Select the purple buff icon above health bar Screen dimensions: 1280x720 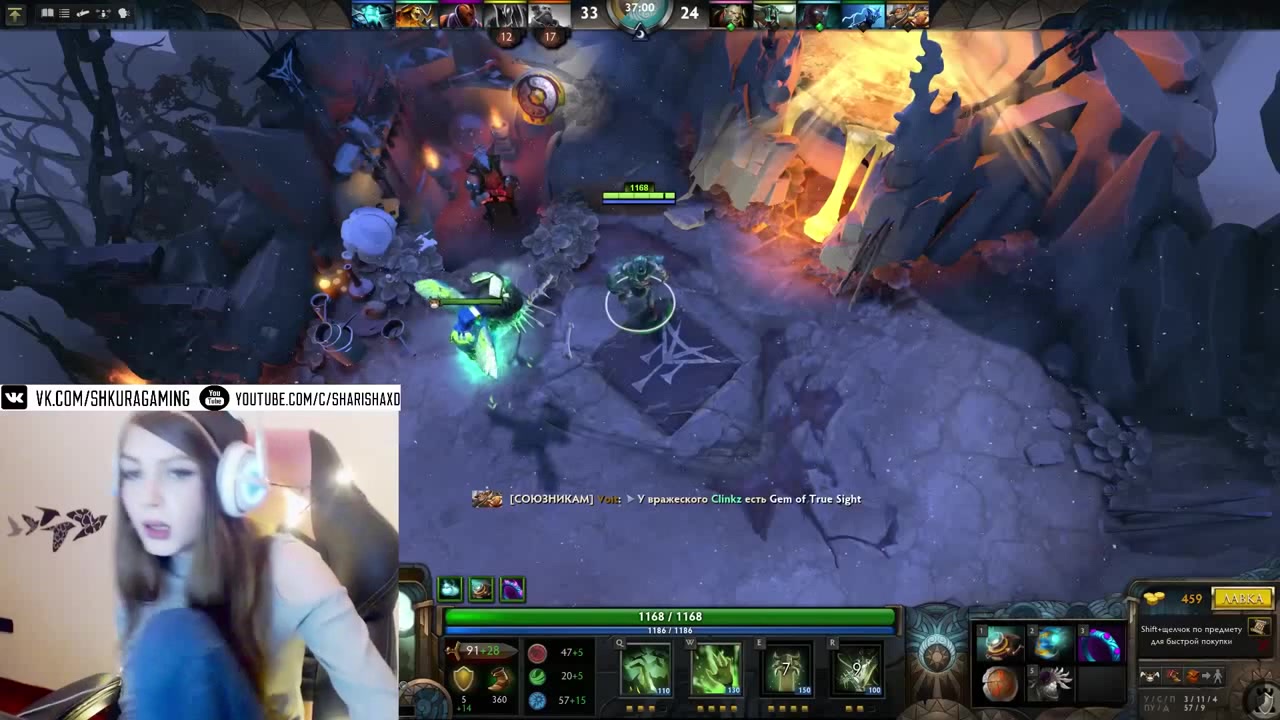tap(512, 589)
